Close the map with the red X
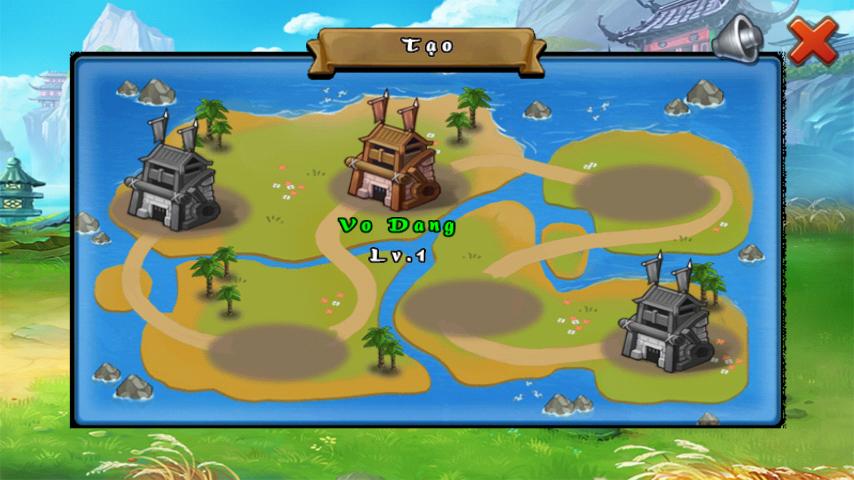Image resolution: width=854 pixels, height=480 pixels. point(812,41)
